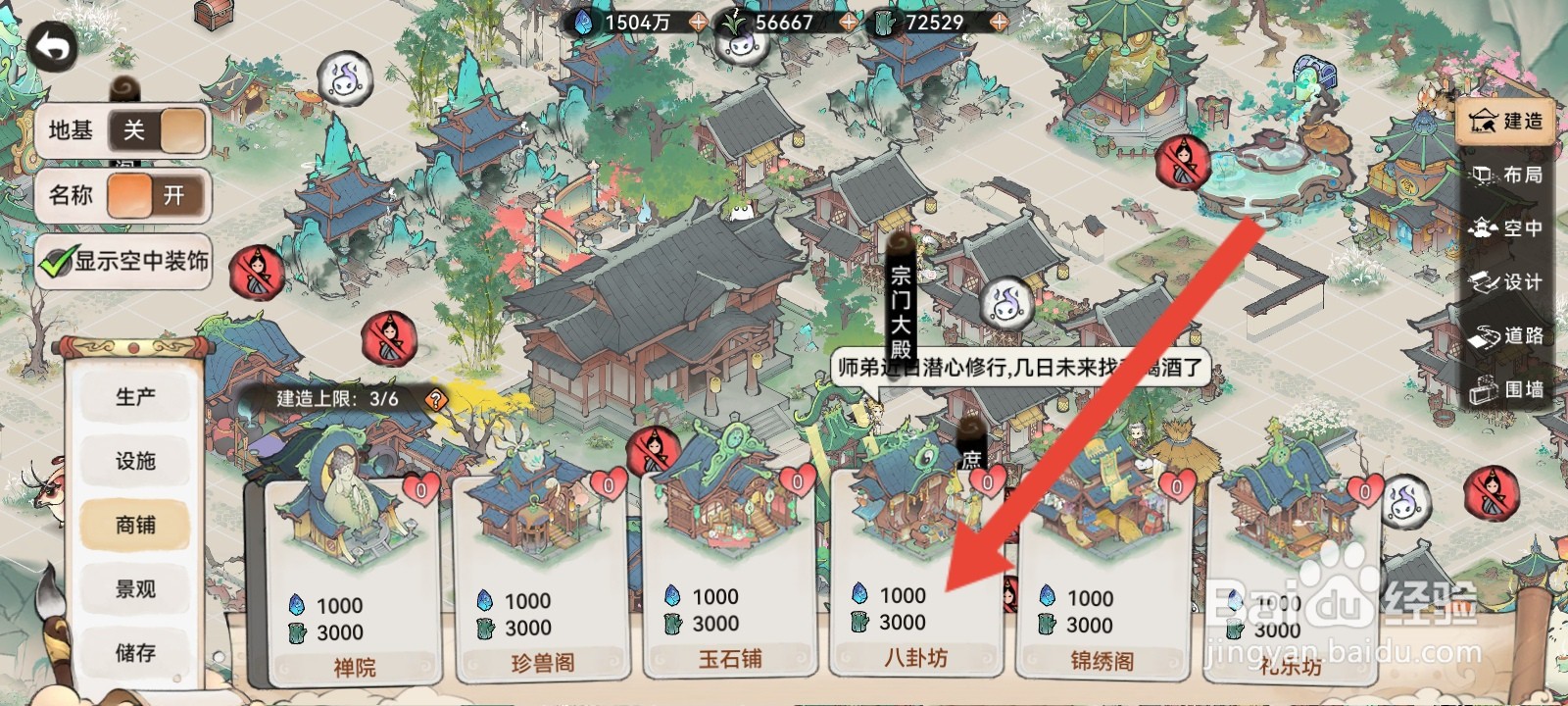The image size is (1568, 706).
Task: Select the 设施 (Facilities) category
Action: pos(137,460)
